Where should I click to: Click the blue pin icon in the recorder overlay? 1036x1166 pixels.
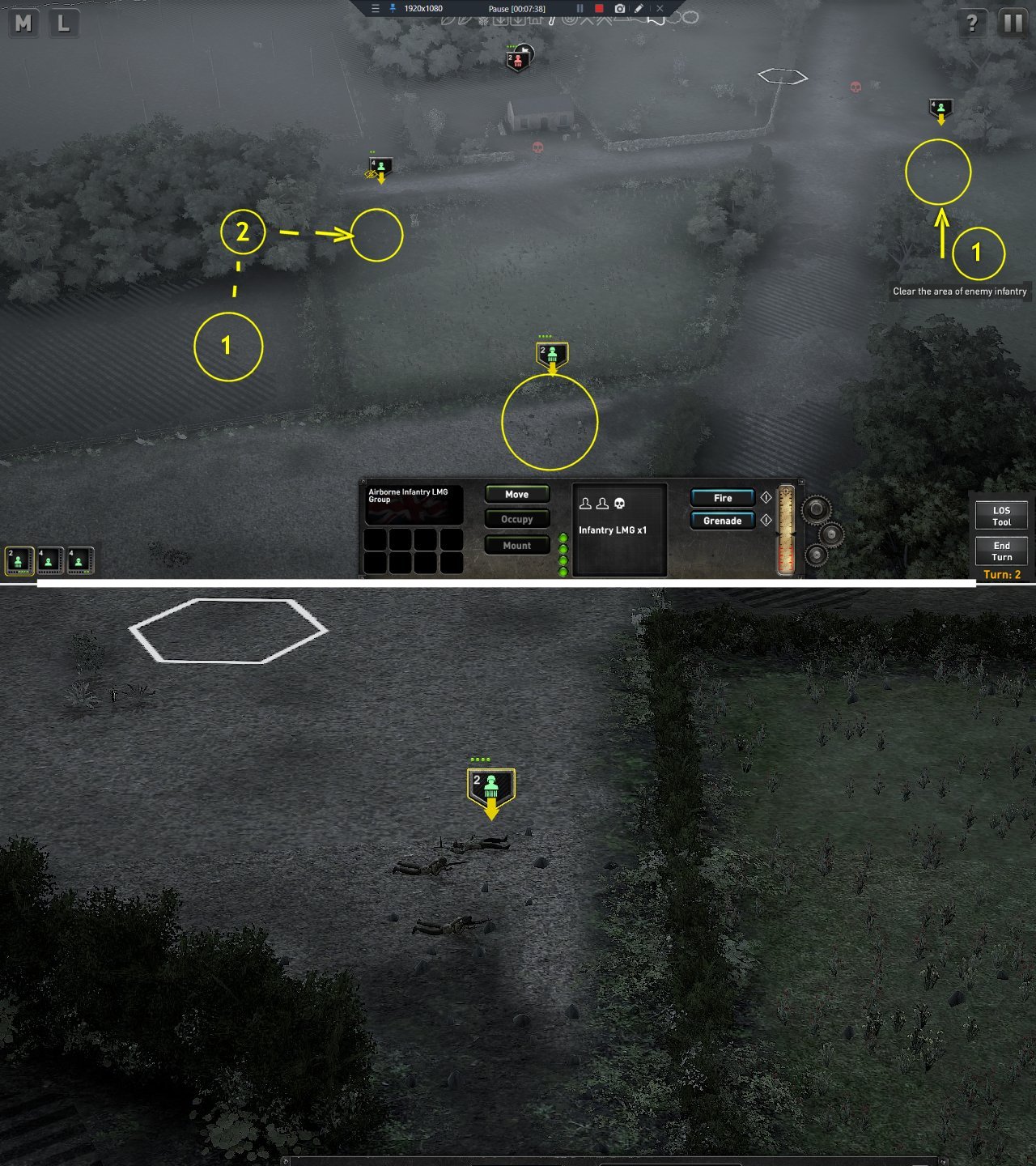(x=391, y=8)
